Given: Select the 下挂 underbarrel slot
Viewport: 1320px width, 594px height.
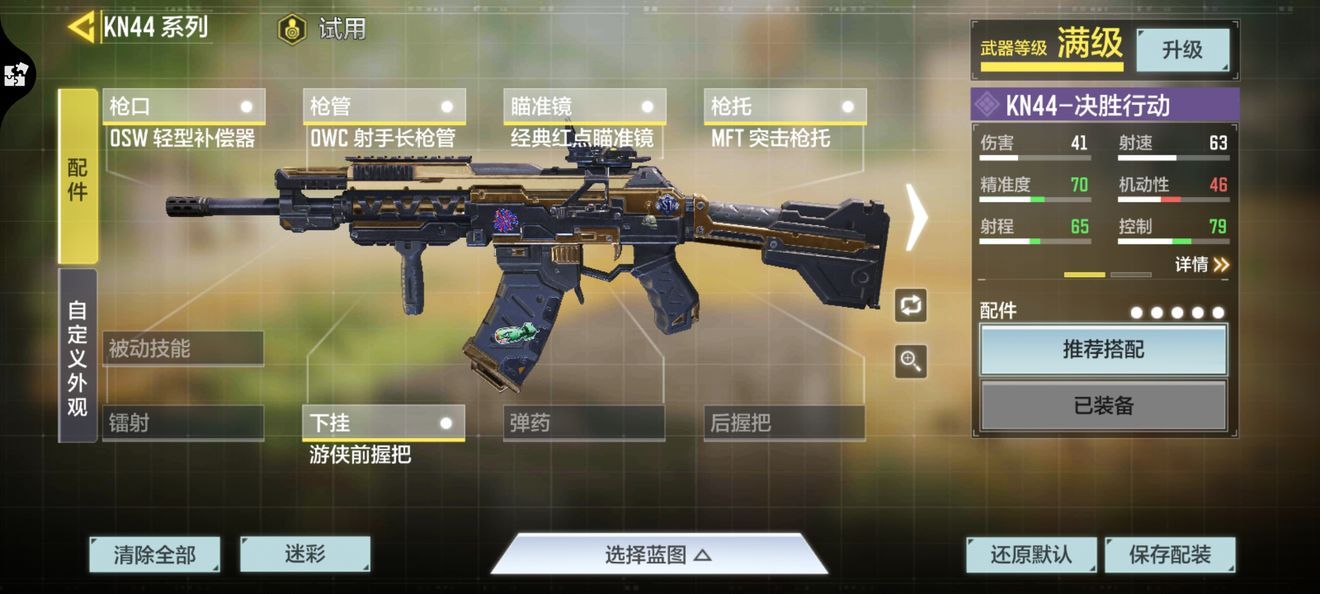Looking at the screenshot, I should coord(384,423).
